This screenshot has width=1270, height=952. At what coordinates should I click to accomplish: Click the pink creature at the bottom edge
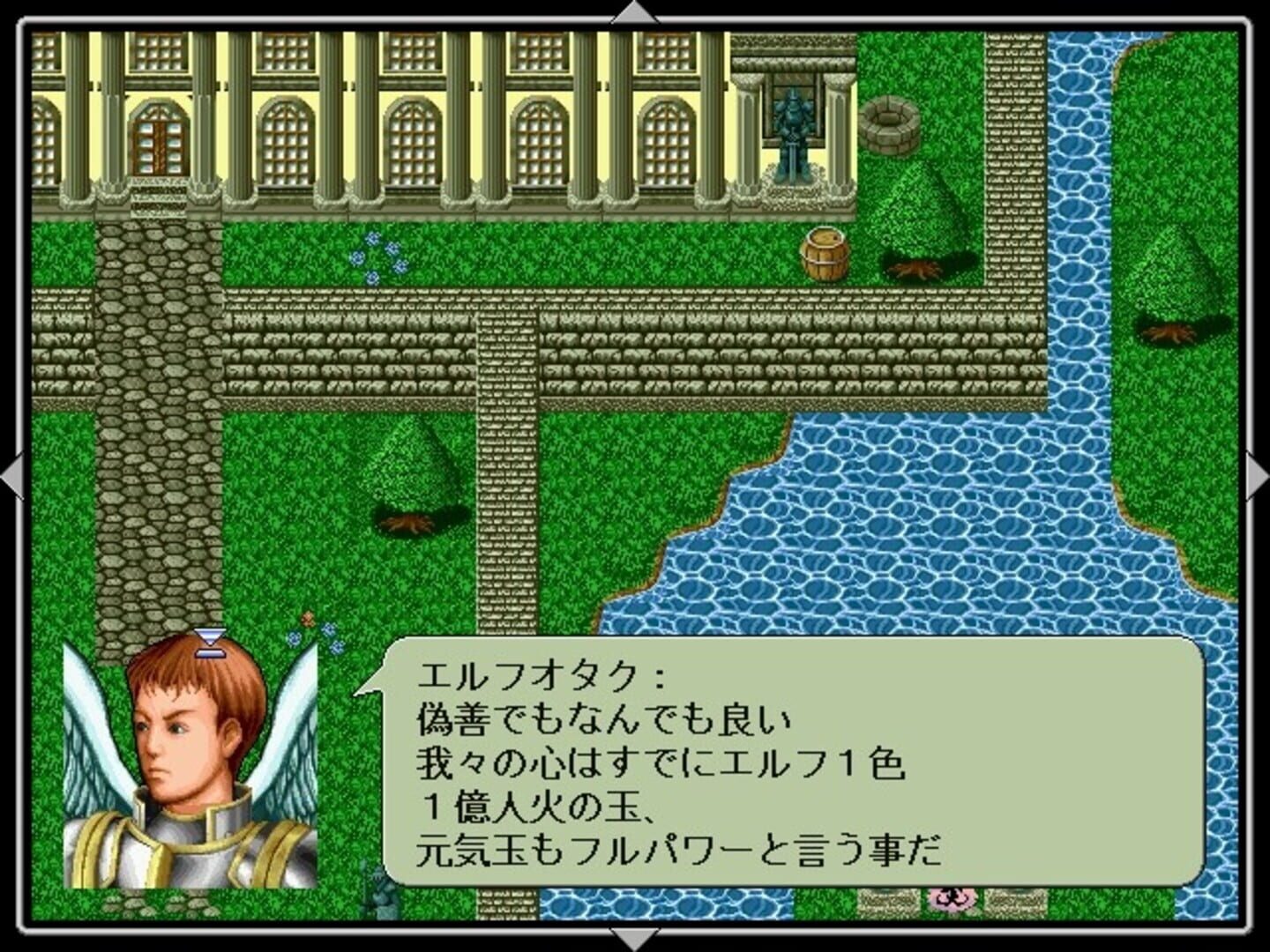point(952,899)
